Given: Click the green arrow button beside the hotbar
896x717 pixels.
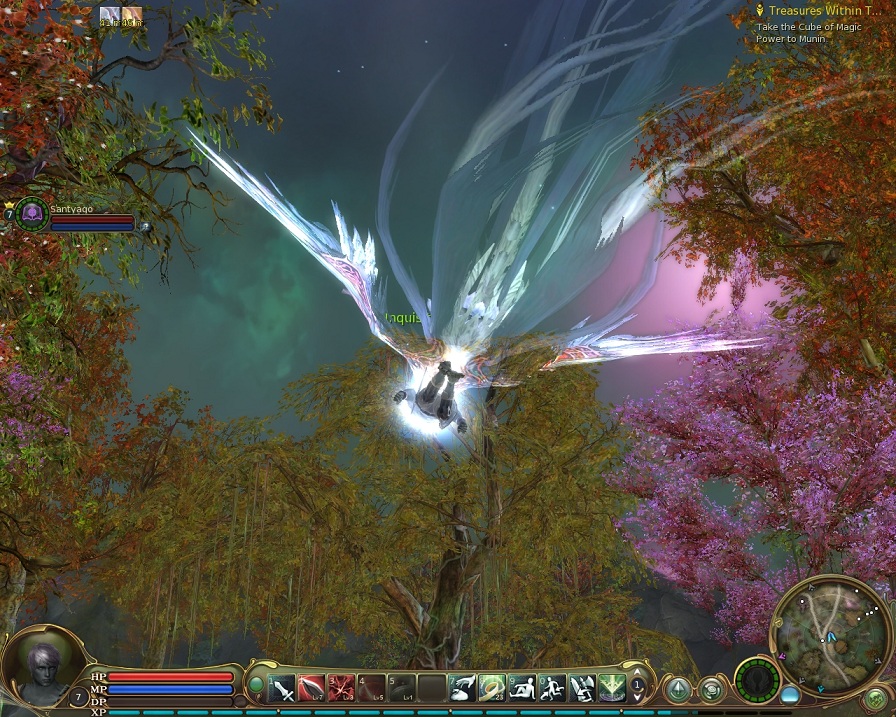Looking at the screenshot, I should click(x=679, y=689).
